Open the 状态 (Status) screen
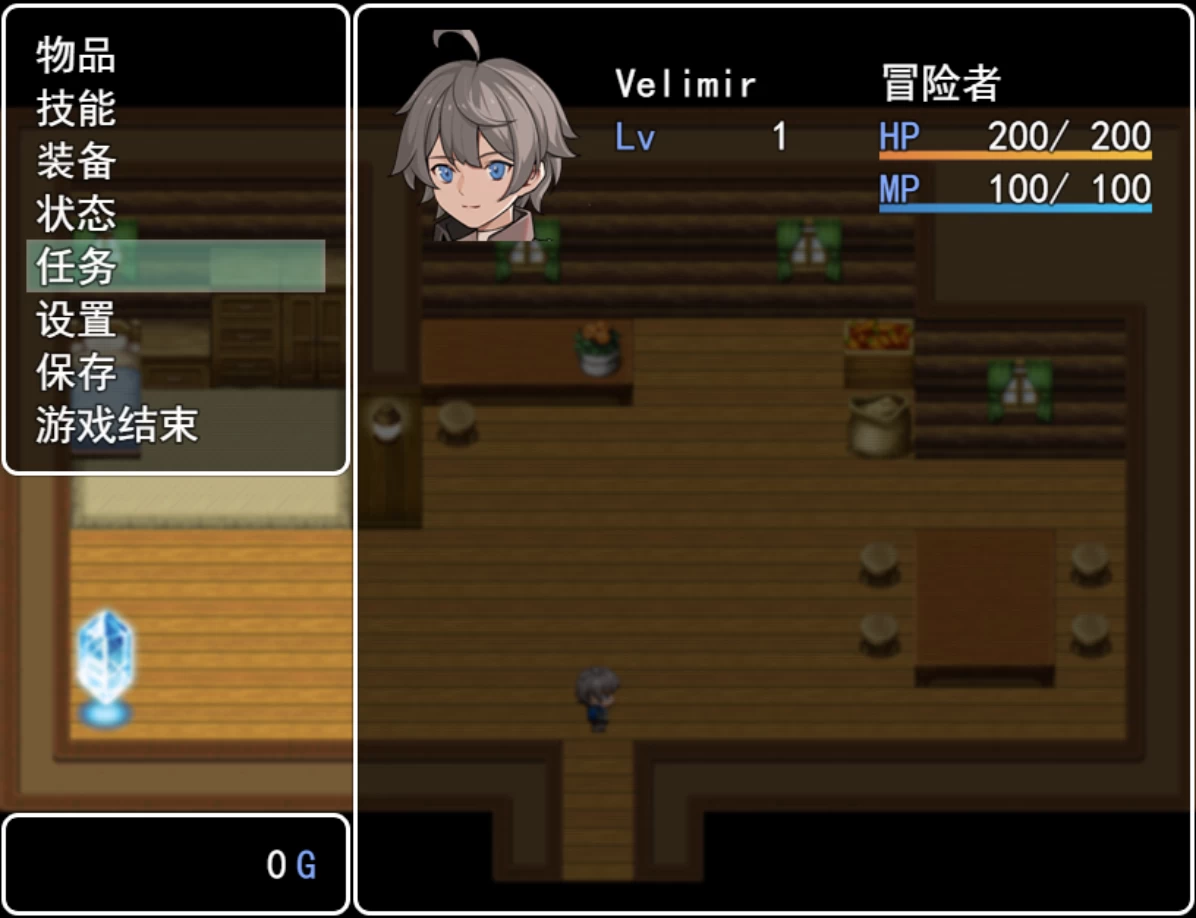The image size is (1196, 918). coord(76,214)
